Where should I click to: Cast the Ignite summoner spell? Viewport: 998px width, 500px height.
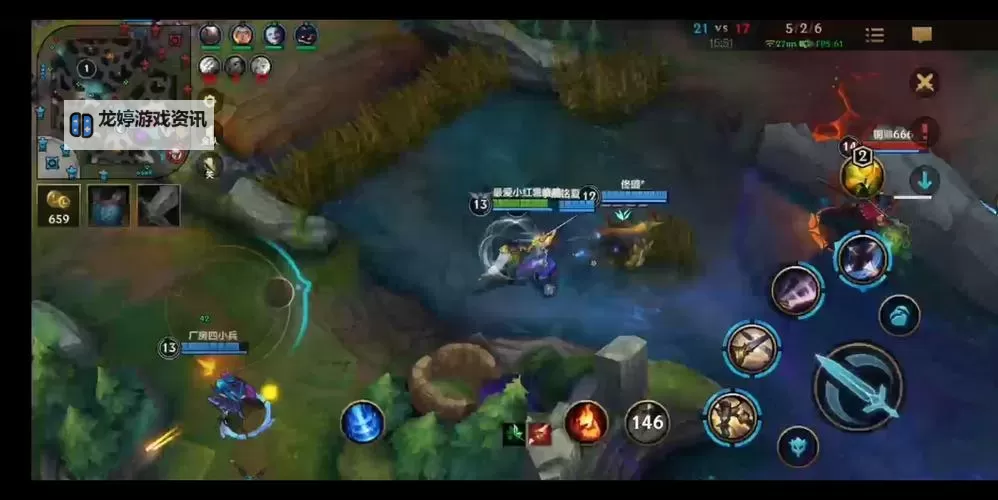pyautogui.click(x=587, y=422)
